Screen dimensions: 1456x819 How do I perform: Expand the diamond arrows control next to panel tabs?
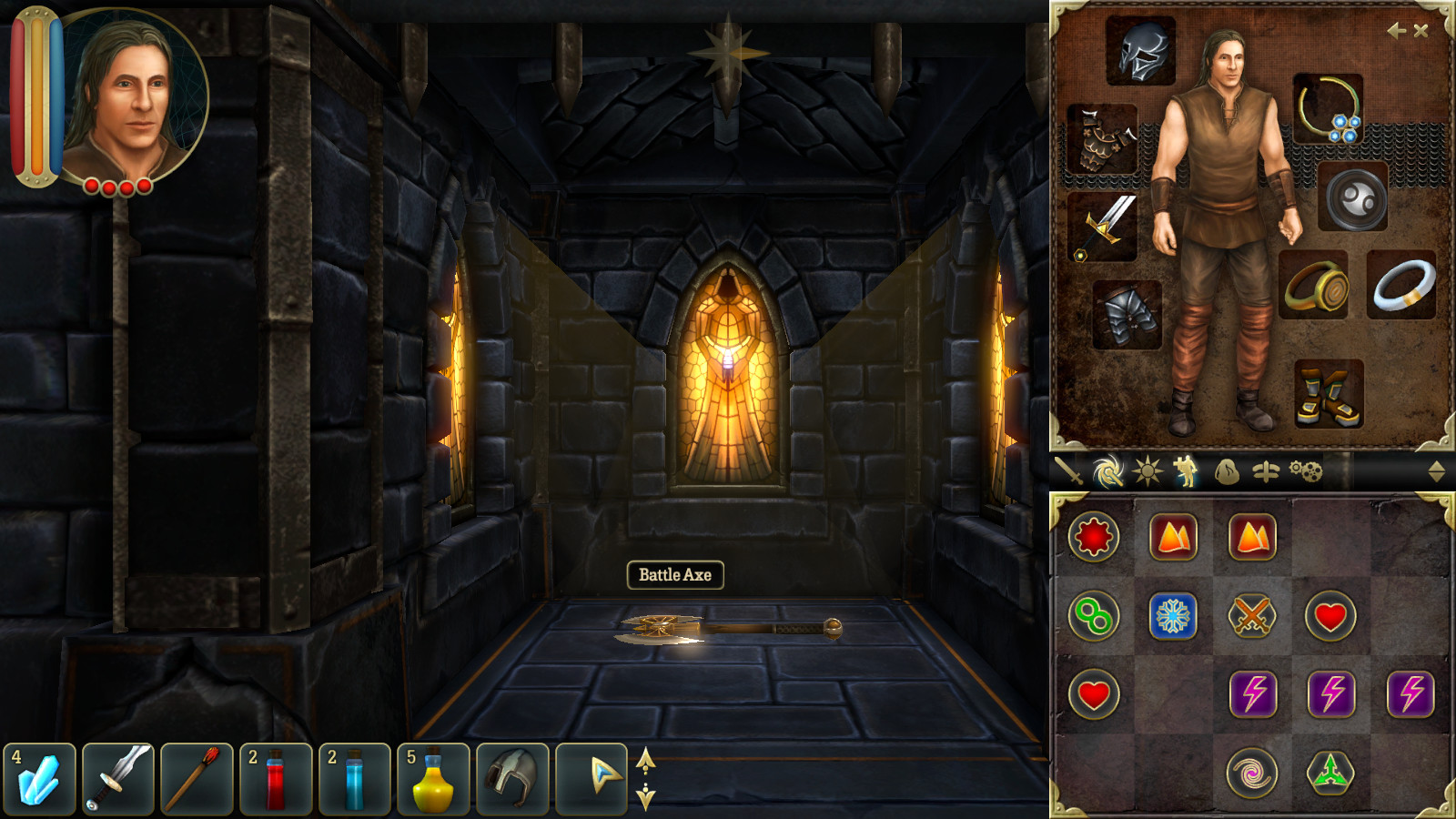(1436, 471)
